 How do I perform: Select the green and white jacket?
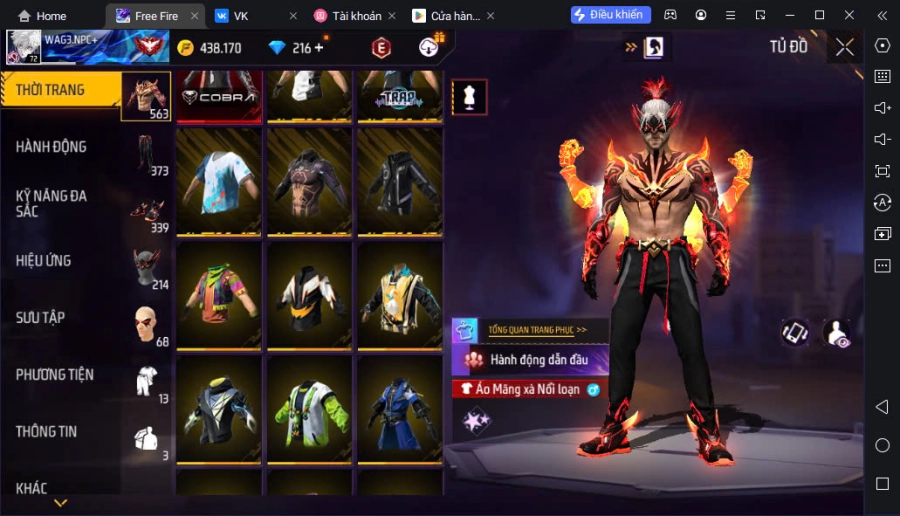point(309,410)
